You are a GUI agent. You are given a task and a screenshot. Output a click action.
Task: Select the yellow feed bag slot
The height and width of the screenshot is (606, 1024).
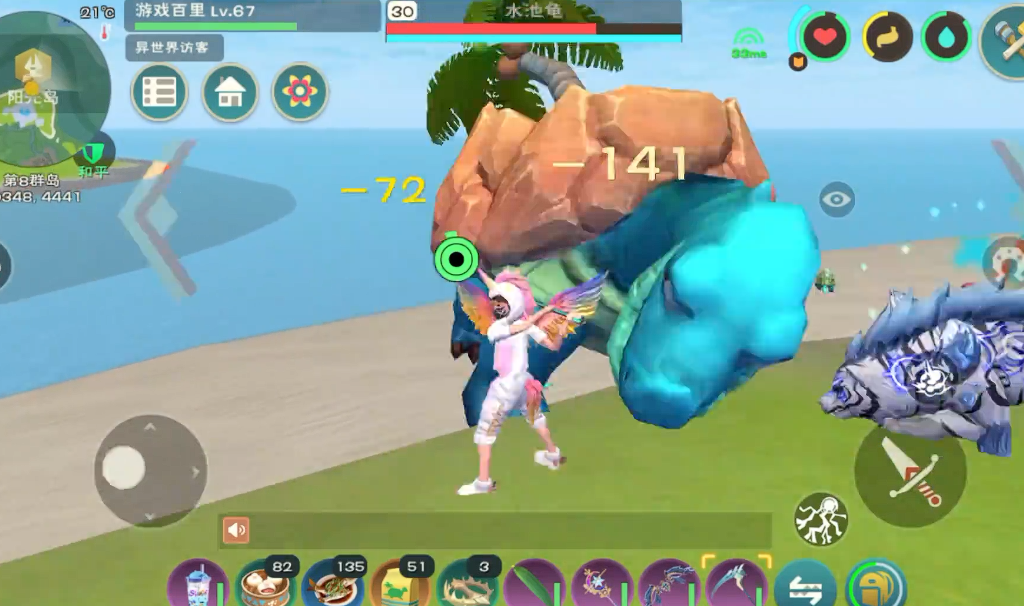(x=400, y=584)
